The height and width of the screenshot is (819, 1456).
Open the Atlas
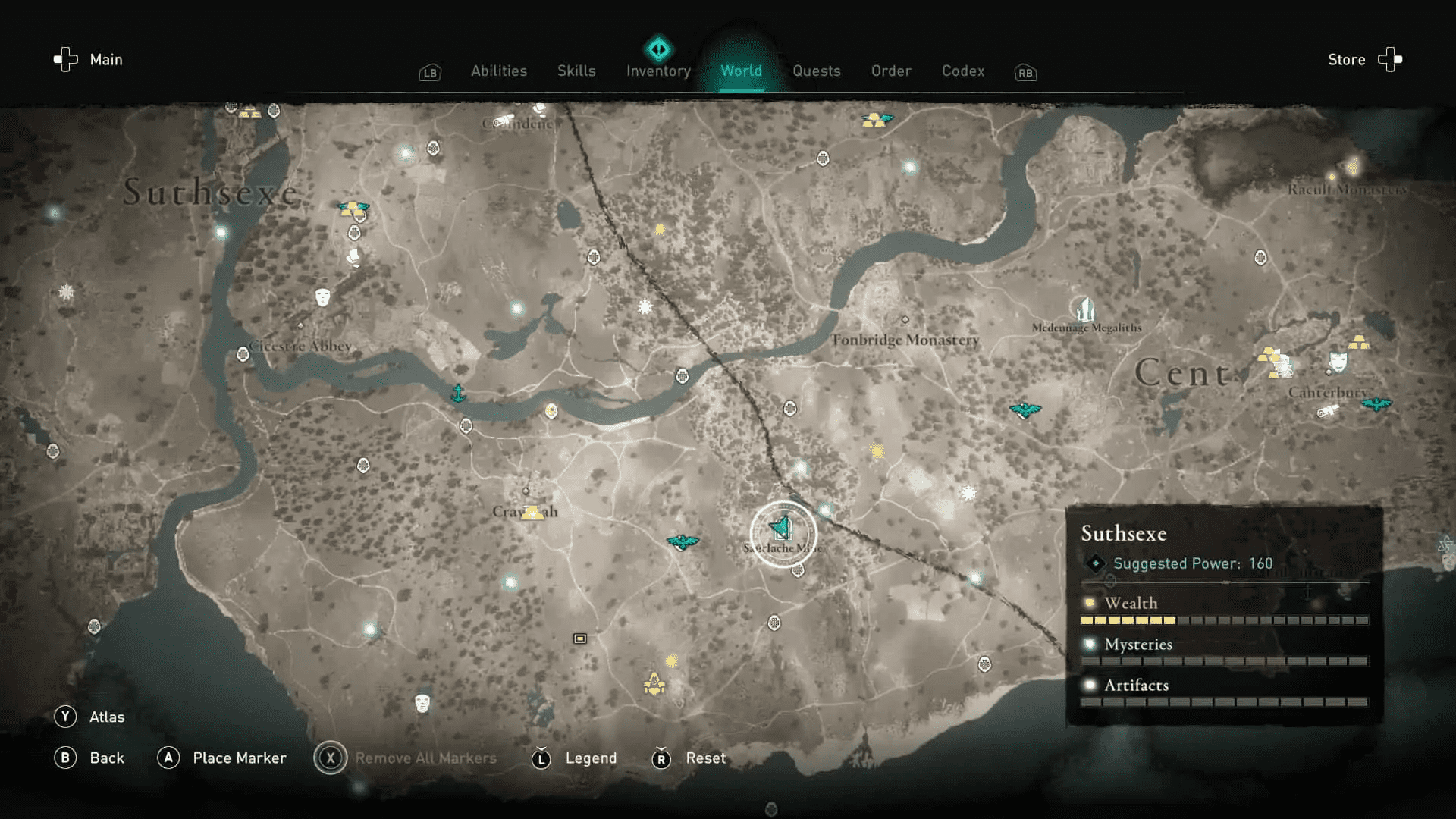(x=108, y=716)
